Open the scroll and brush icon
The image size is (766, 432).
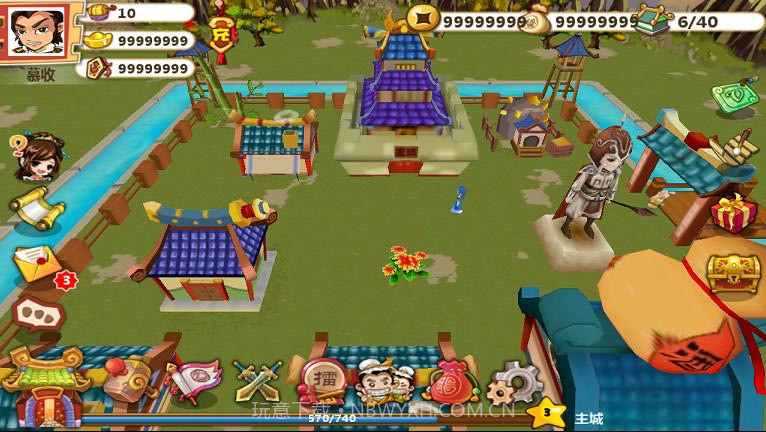pyautogui.click(x=739, y=150)
